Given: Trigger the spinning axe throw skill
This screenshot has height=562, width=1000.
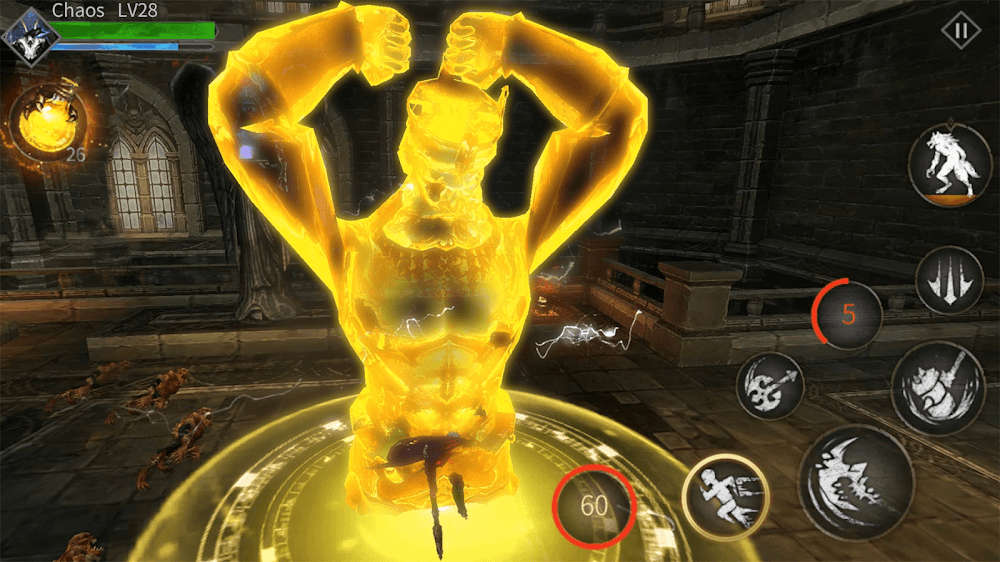Looking at the screenshot, I should pos(770,386).
